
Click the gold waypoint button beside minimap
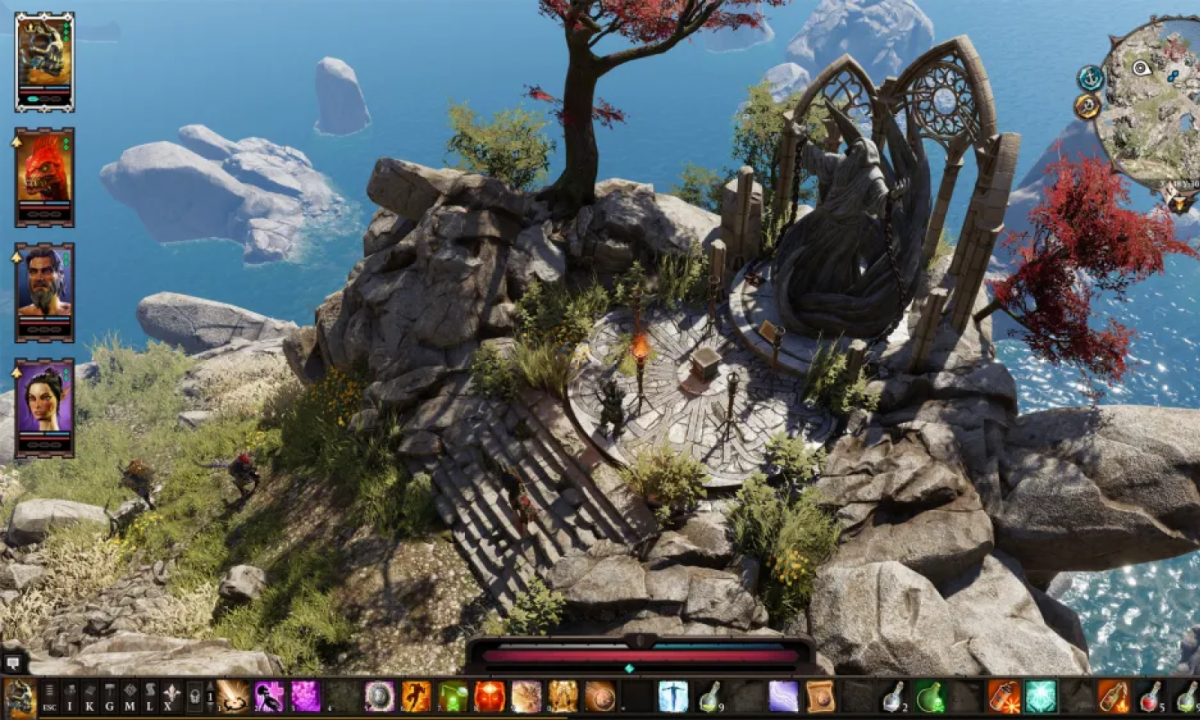(x=1088, y=106)
